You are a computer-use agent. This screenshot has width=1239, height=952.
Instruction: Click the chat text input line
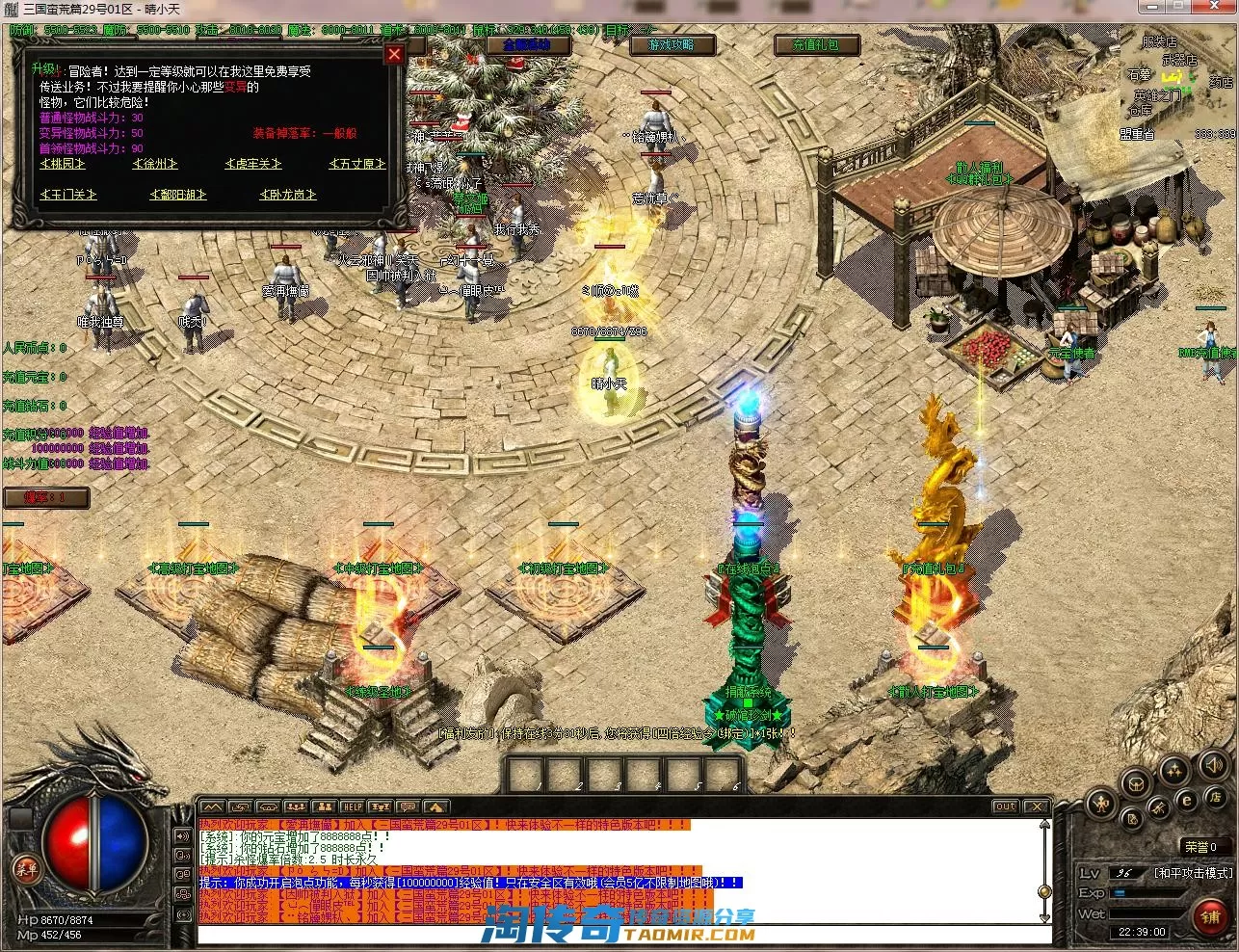(x=617, y=936)
